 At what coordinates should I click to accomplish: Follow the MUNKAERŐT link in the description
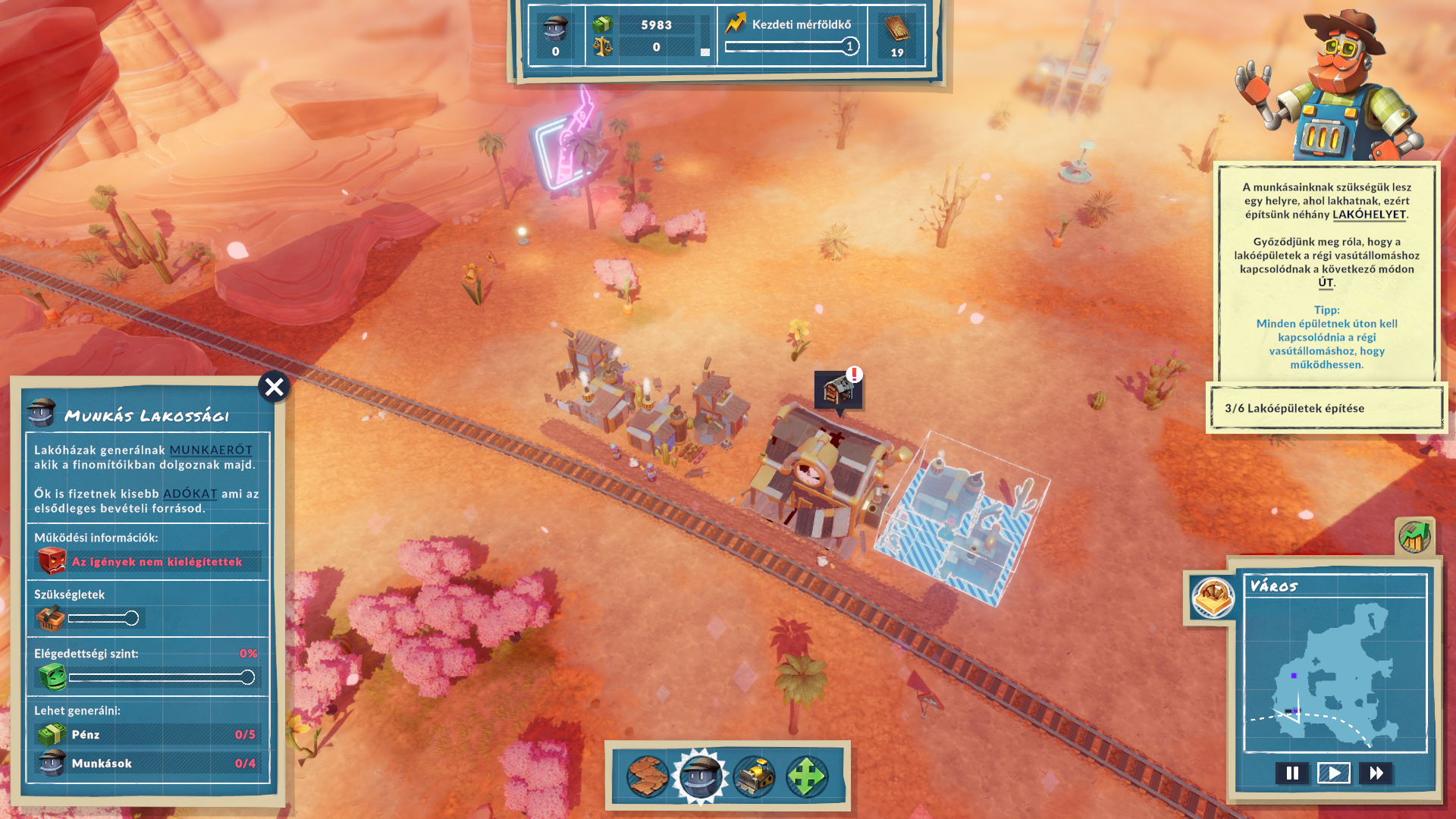[211, 450]
